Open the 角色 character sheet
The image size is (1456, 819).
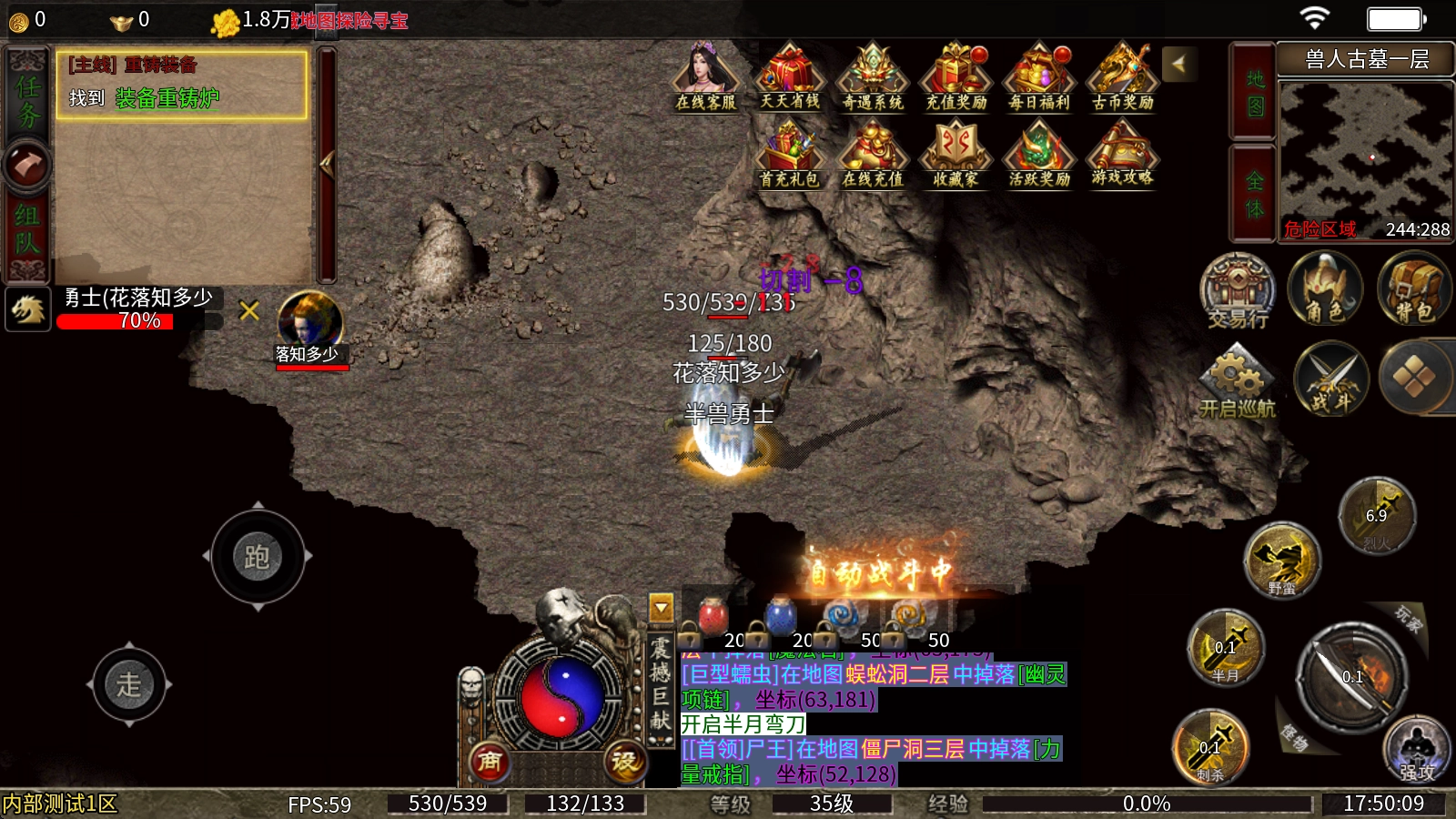pyautogui.click(x=1325, y=289)
